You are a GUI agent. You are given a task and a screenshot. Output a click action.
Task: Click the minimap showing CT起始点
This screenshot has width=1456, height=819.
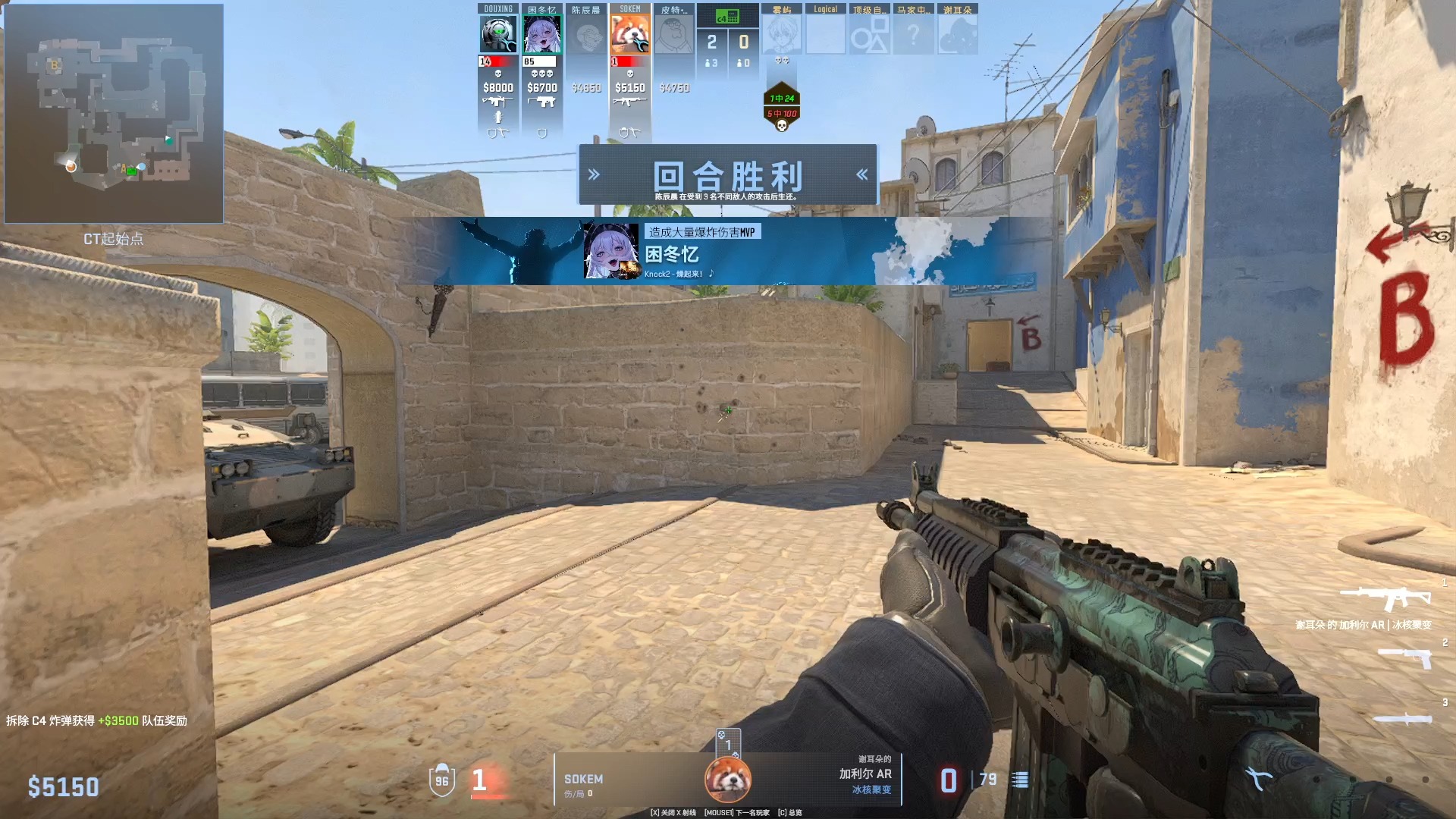coord(114,112)
